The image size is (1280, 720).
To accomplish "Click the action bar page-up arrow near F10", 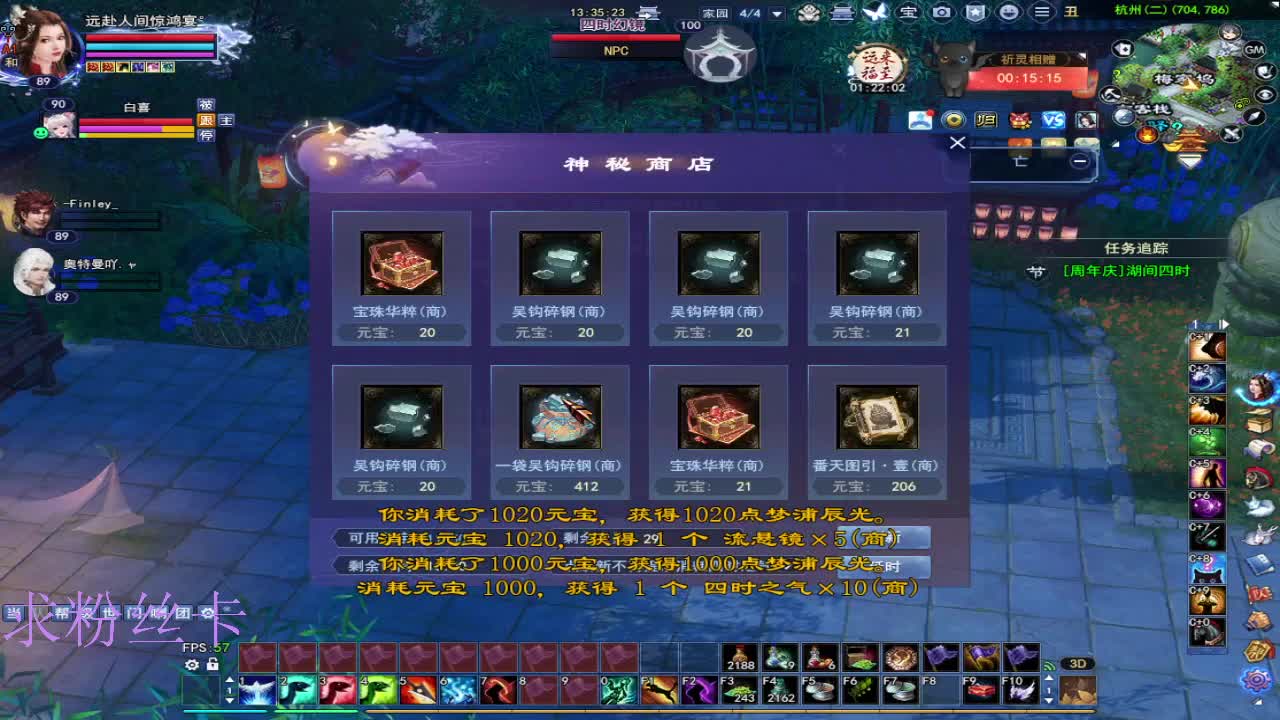I will click(1049, 678).
